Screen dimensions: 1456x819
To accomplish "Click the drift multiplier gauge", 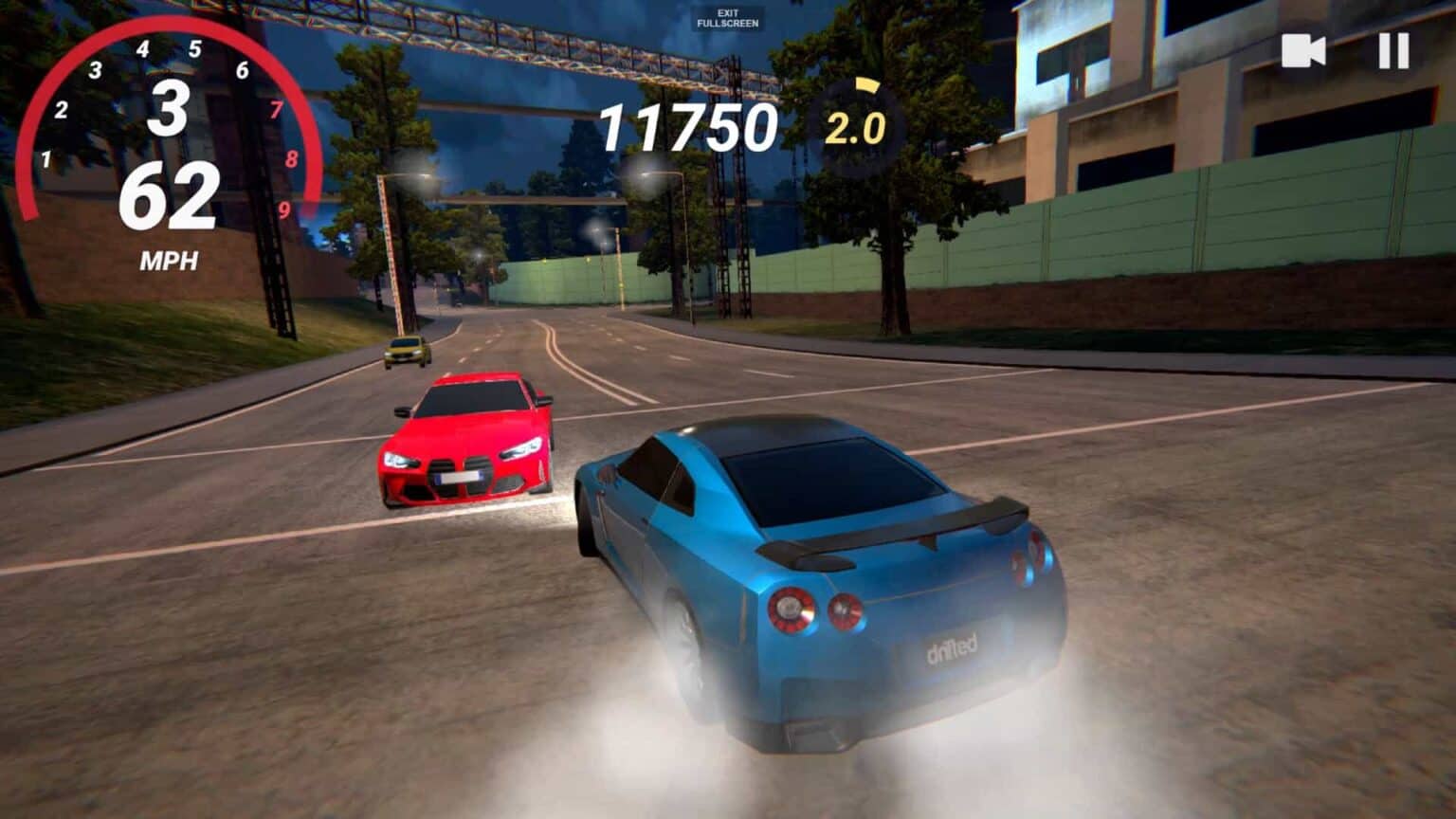I will tap(858, 118).
